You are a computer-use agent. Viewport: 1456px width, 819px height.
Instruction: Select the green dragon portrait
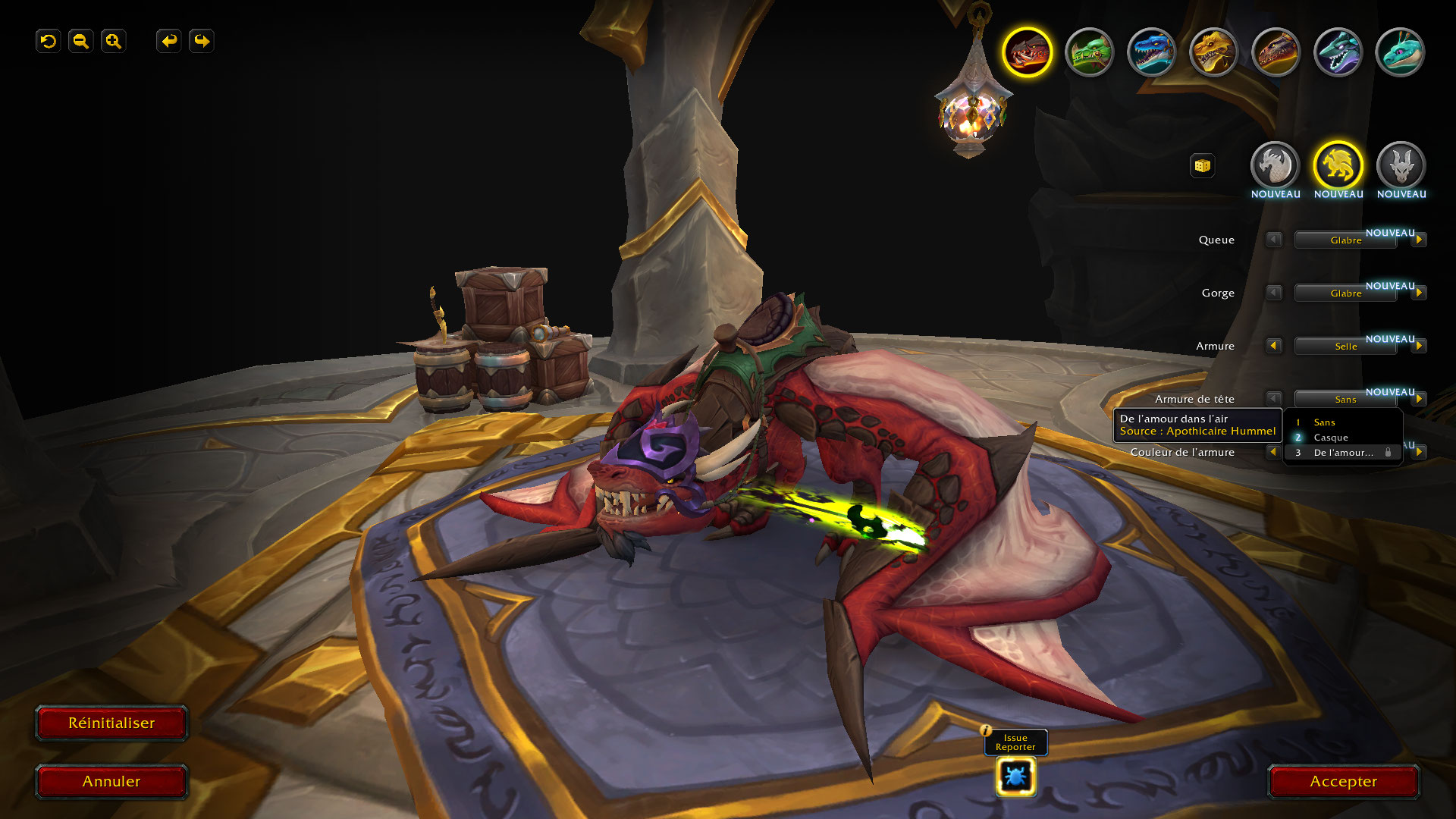(1090, 52)
